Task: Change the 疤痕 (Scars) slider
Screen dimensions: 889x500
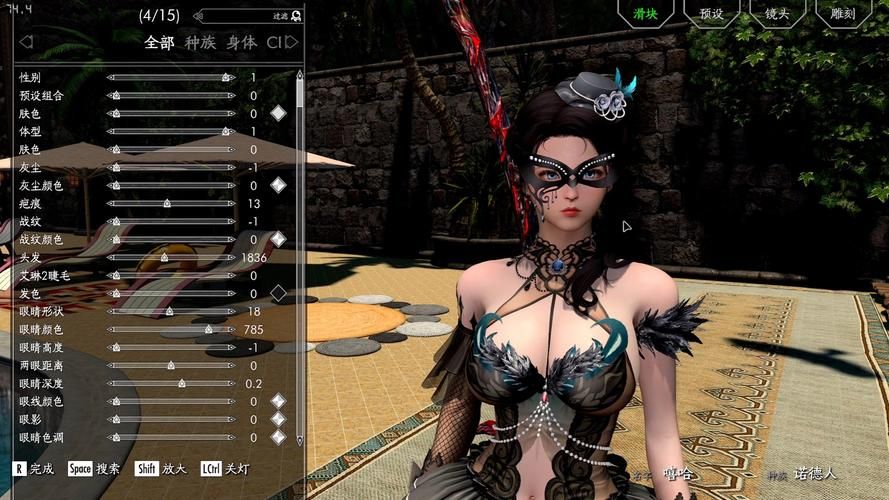Action: (x=170, y=203)
